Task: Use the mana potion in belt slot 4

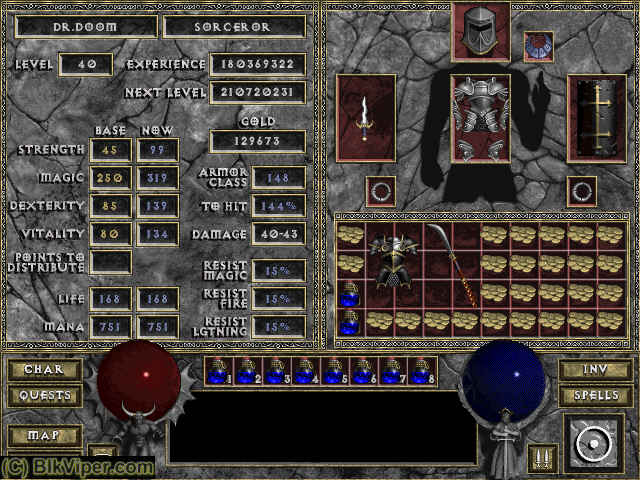Action: pos(305,371)
